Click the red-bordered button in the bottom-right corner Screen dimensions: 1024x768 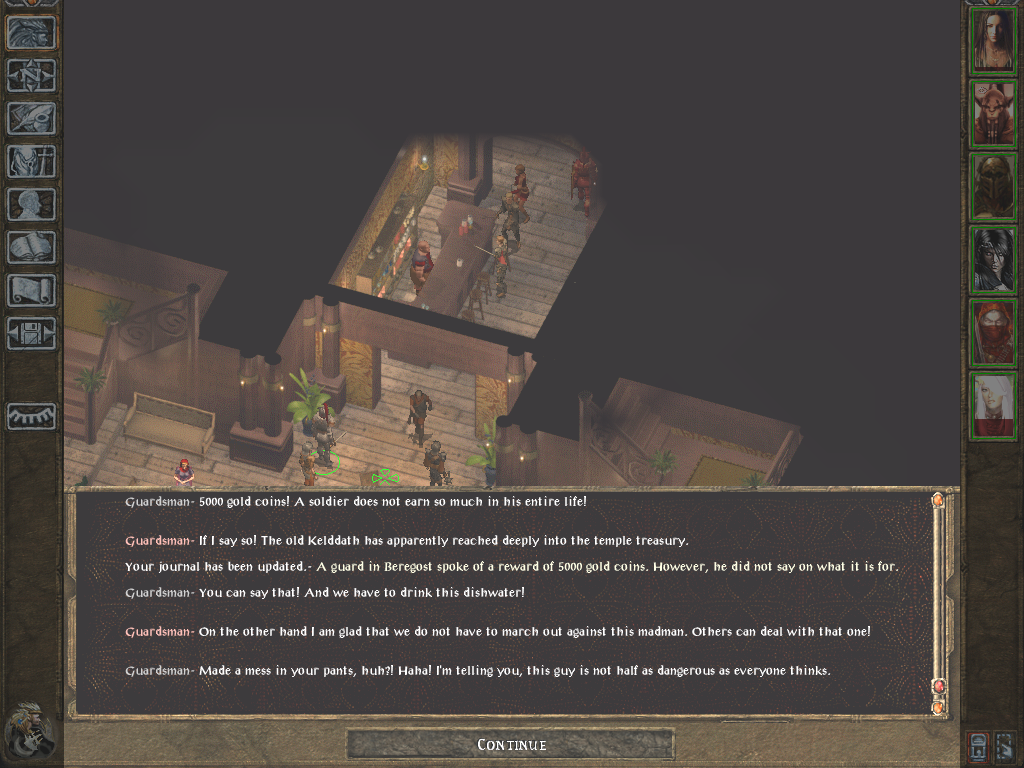tap(980, 746)
